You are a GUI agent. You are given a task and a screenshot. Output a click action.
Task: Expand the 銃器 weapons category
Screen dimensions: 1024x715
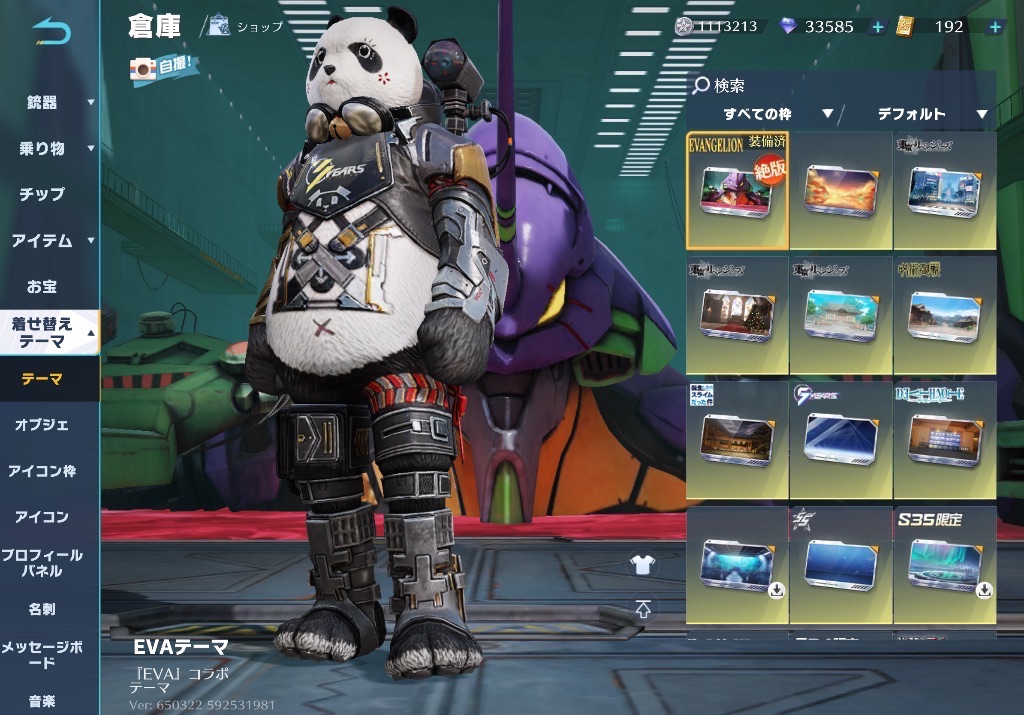pos(49,102)
